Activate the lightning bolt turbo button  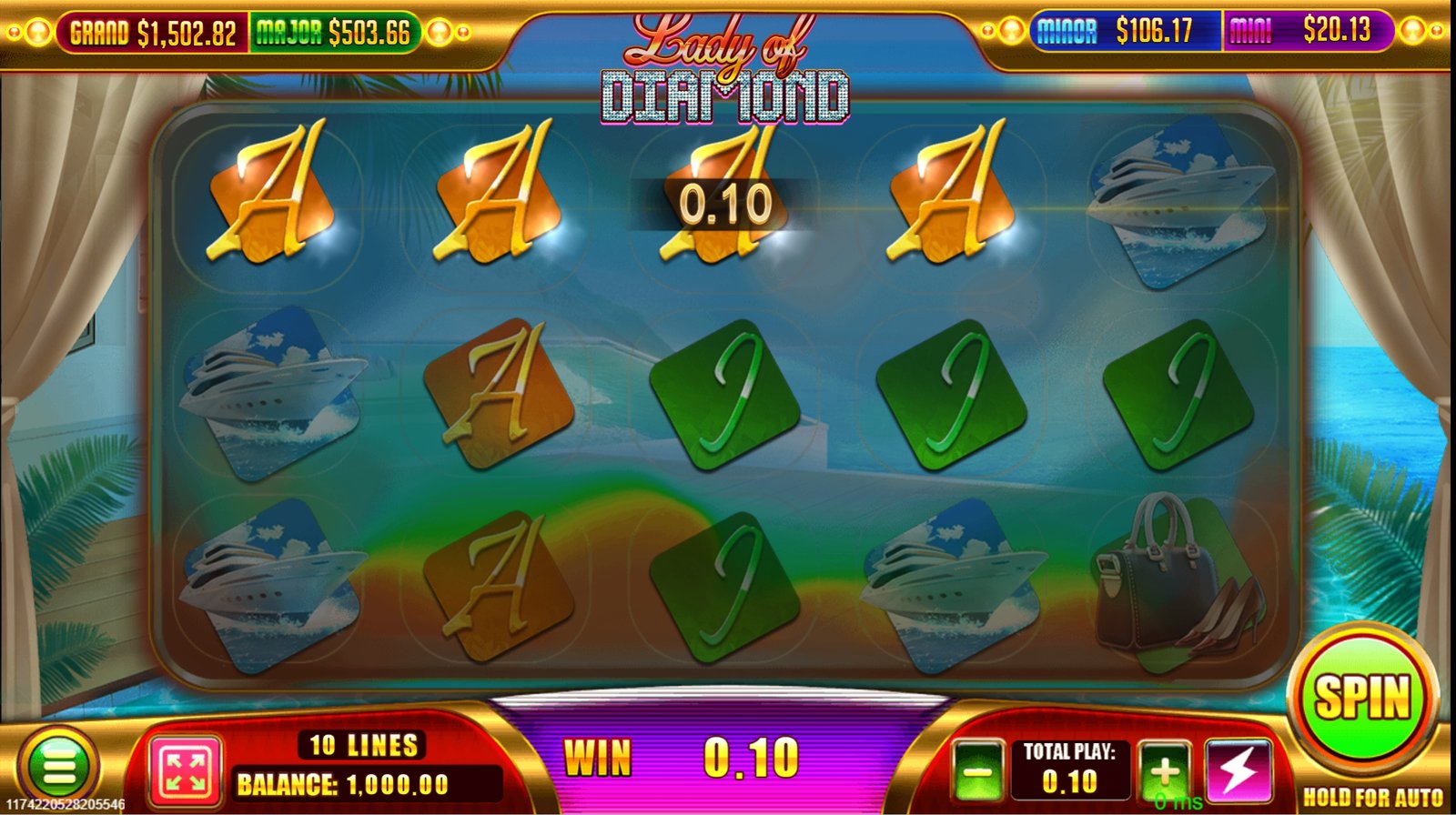(x=1237, y=771)
